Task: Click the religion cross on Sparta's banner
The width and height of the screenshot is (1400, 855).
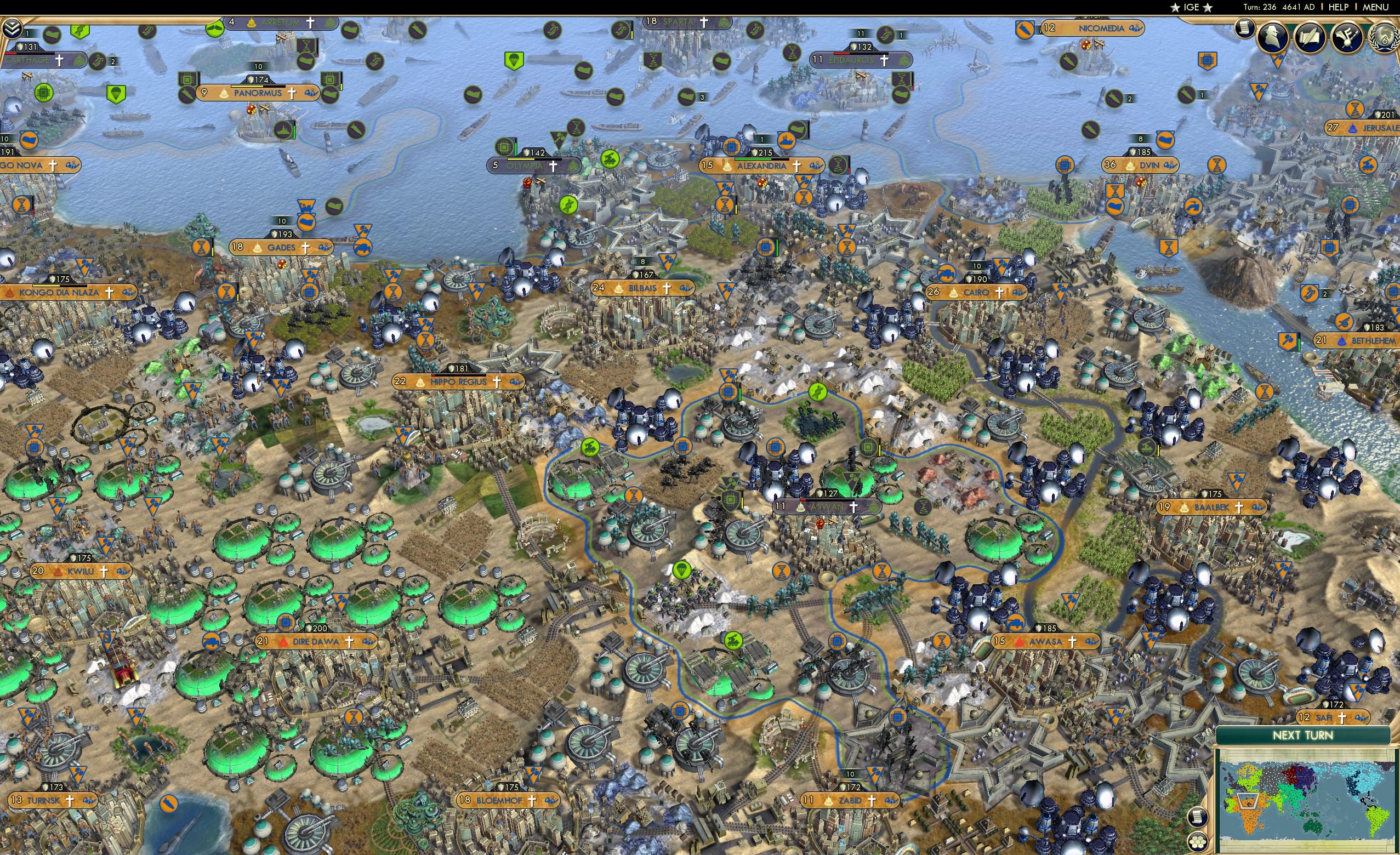Action: [704, 22]
